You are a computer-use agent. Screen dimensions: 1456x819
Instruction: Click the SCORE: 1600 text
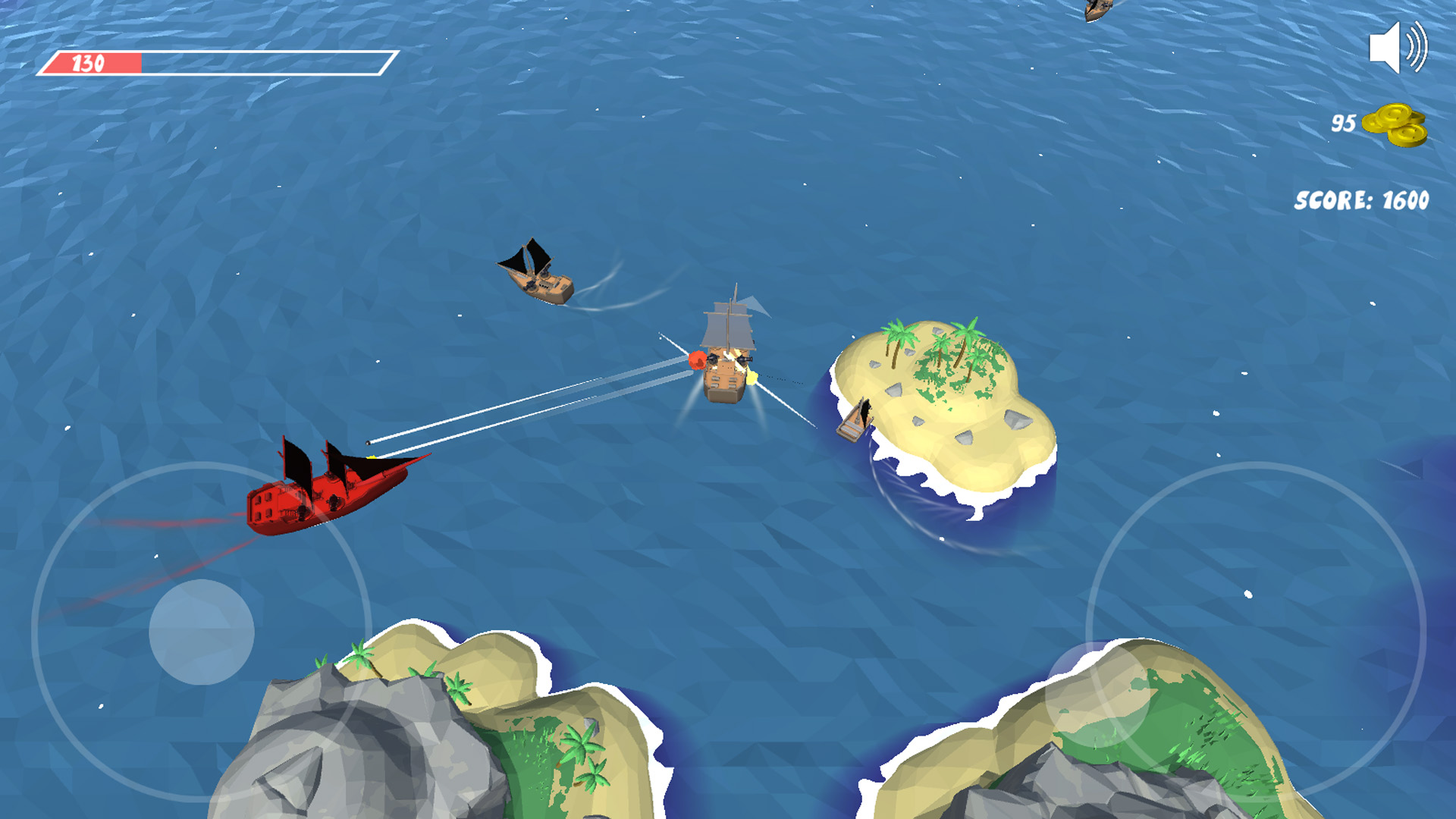point(1361,199)
